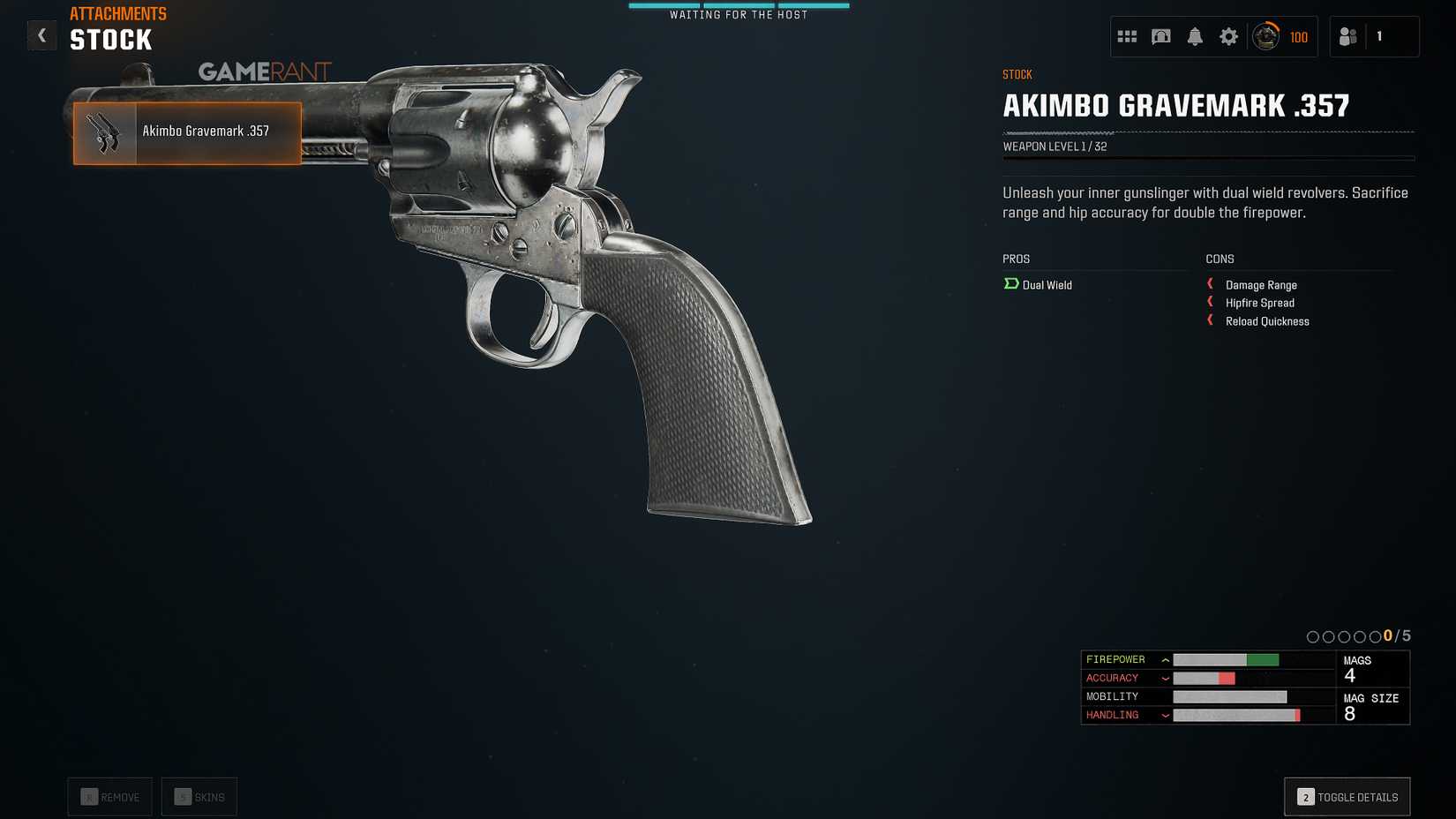This screenshot has height=819, width=1456.
Task: Click the Remove button
Action: click(109, 796)
